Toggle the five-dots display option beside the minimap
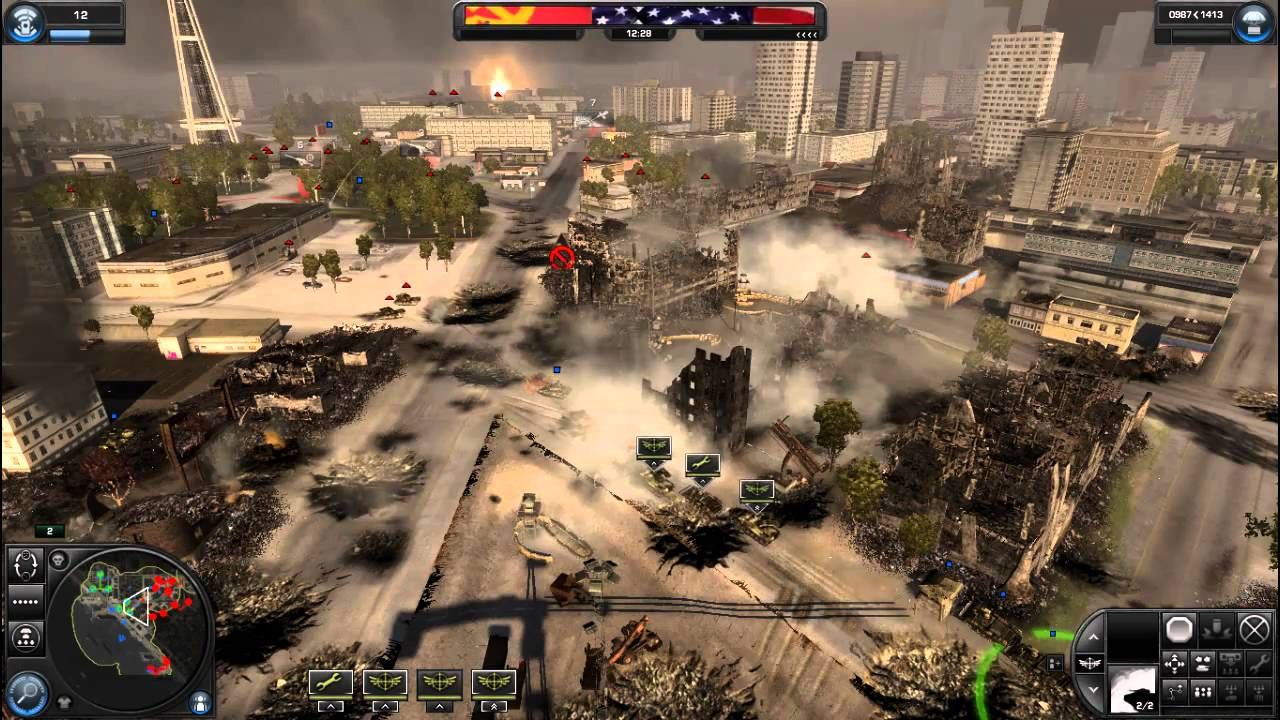 25,601
